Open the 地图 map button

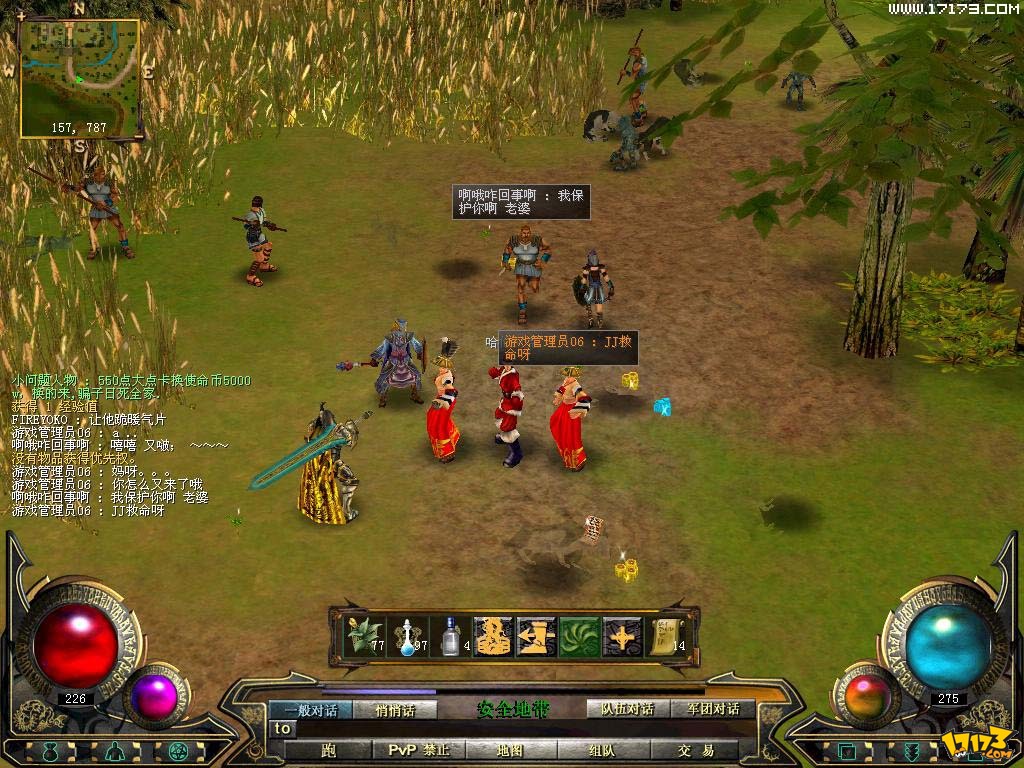pos(510,750)
